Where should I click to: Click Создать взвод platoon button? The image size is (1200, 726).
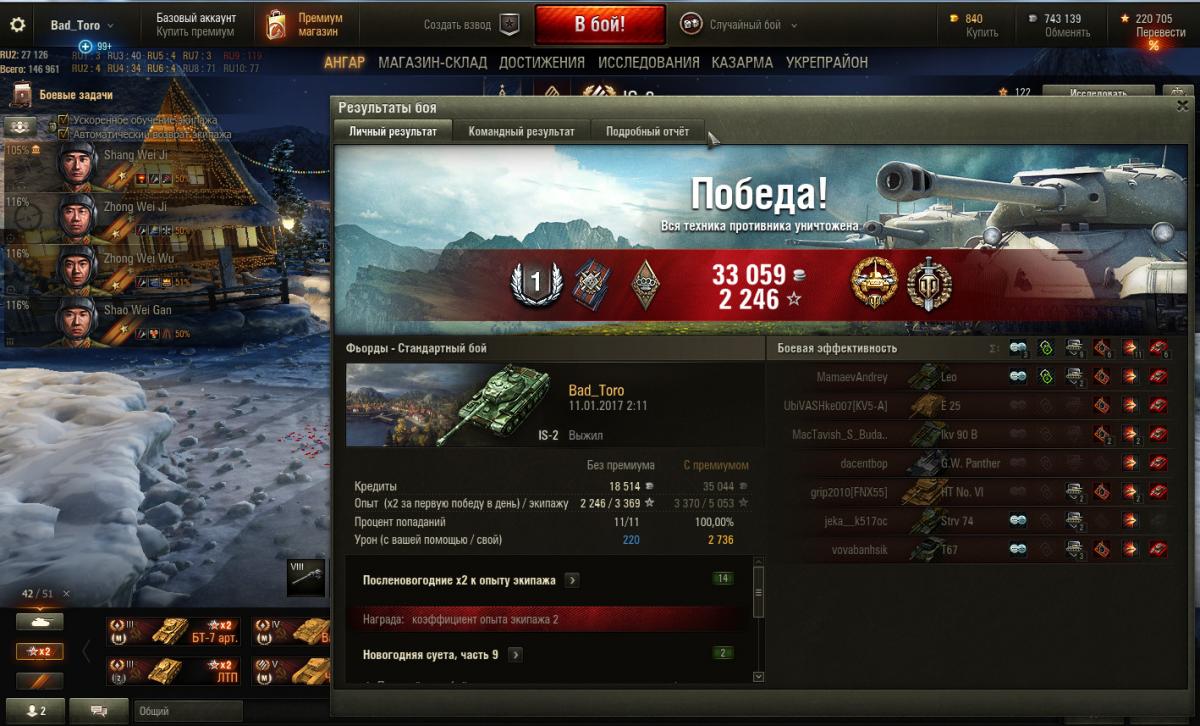point(510,24)
